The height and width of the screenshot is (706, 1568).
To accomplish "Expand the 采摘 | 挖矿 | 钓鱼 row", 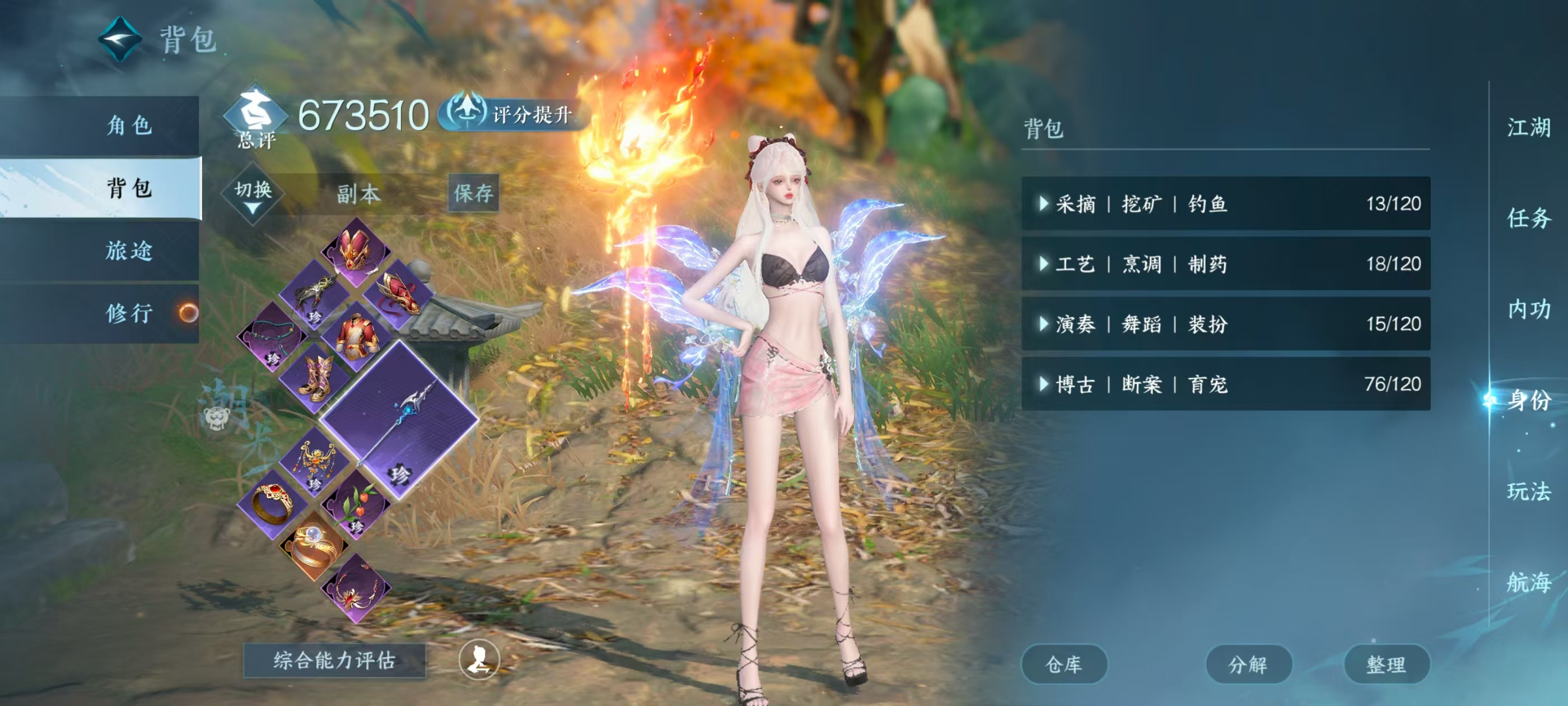I will 1225,203.
